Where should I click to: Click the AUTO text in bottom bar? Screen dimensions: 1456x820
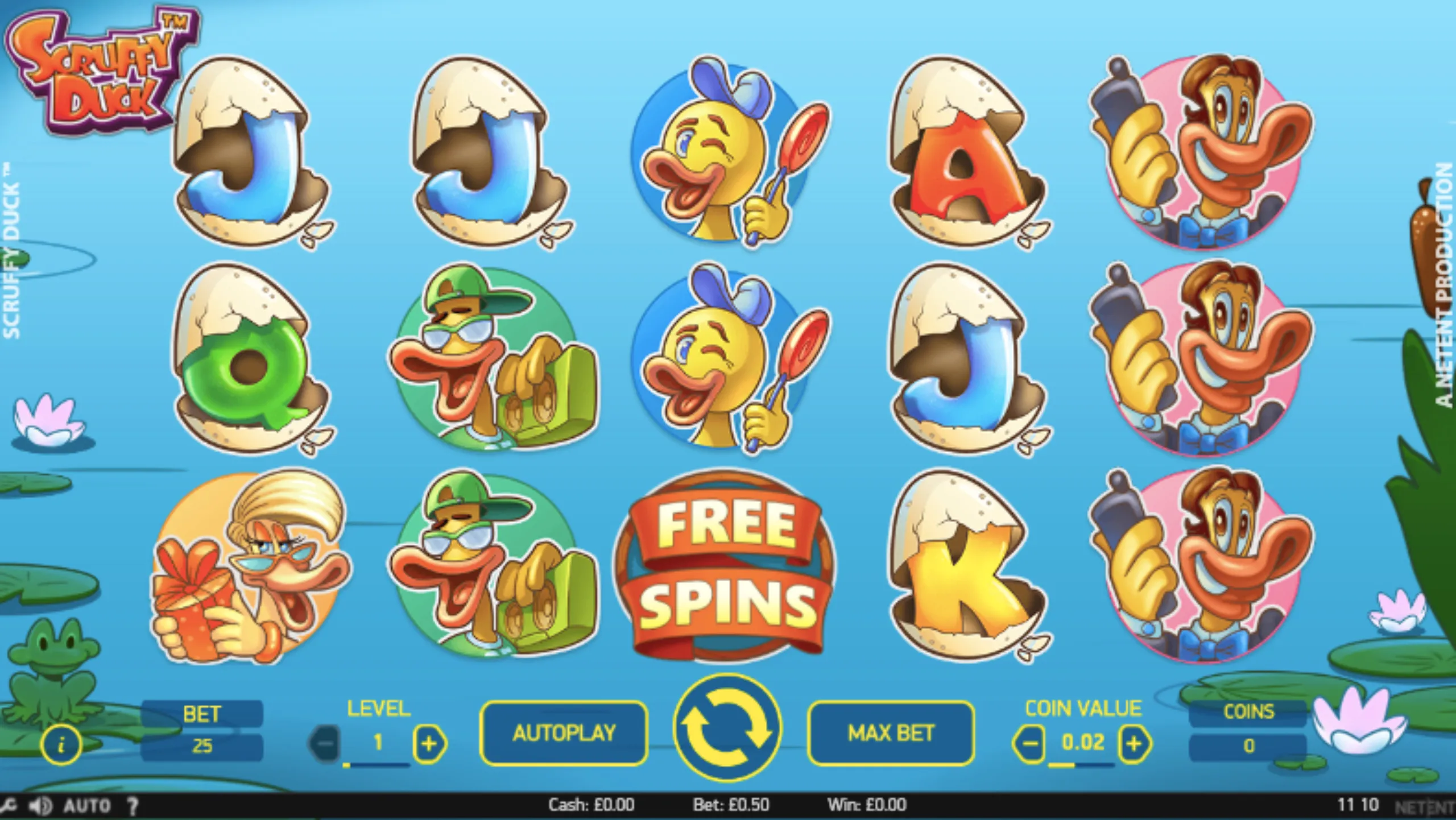click(86, 805)
